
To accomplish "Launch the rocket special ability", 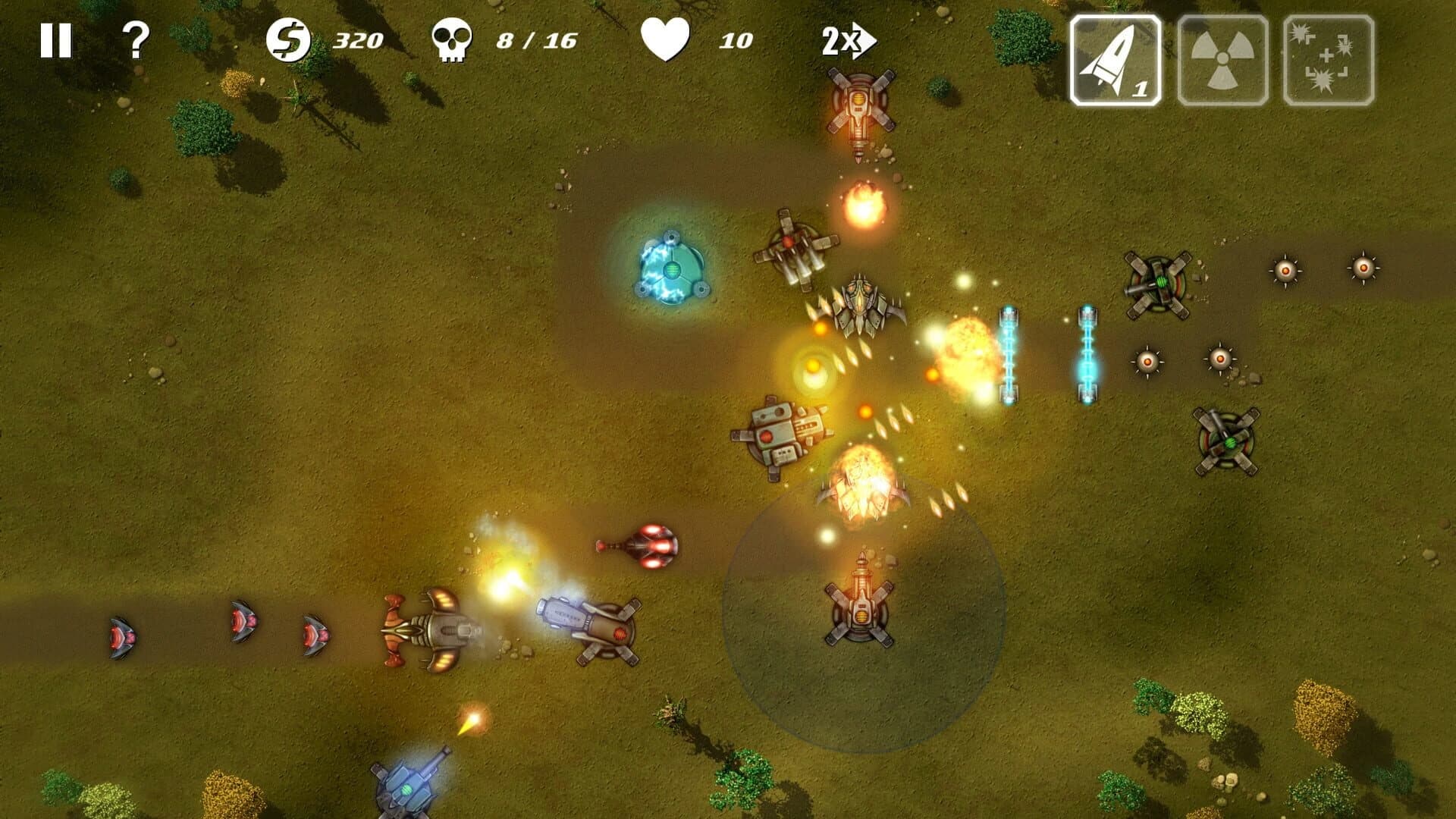I will pyautogui.click(x=1116, y=57).
